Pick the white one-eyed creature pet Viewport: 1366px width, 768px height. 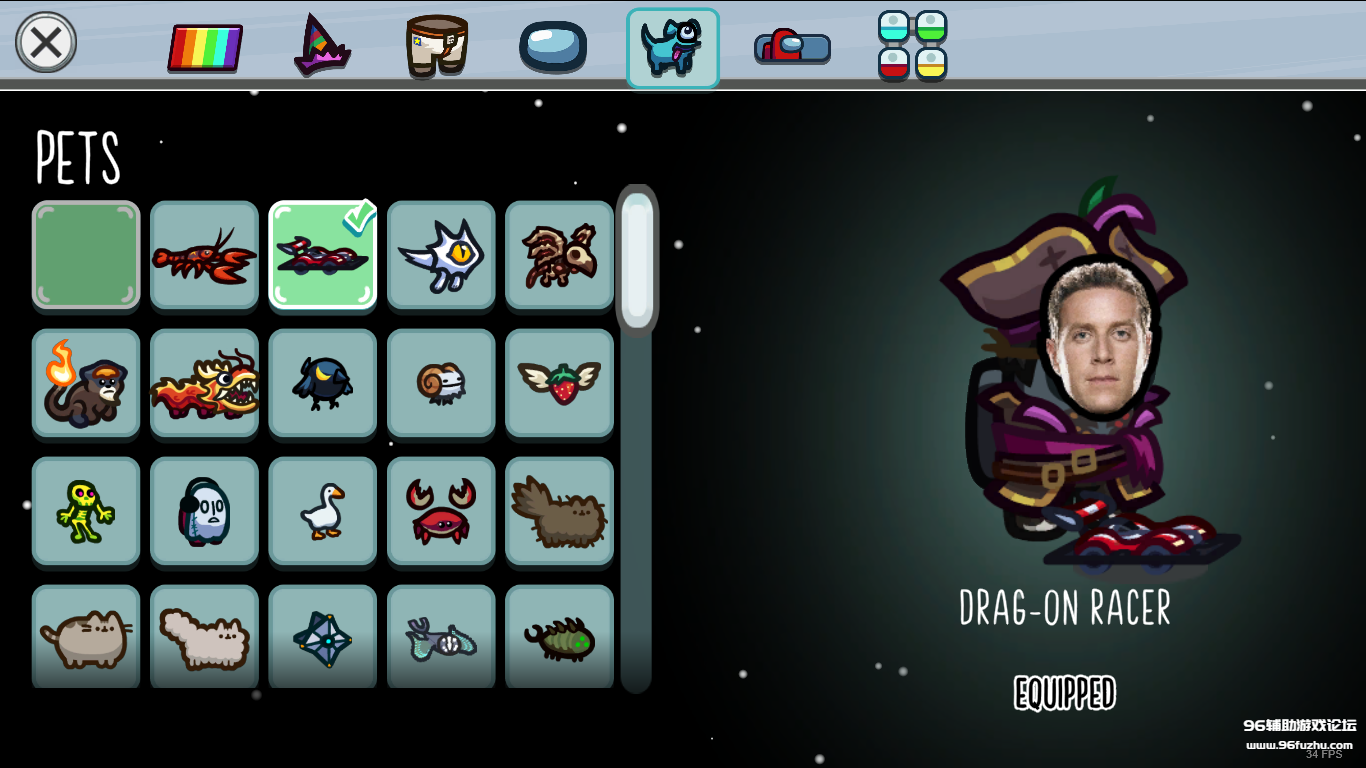[441, 255]
